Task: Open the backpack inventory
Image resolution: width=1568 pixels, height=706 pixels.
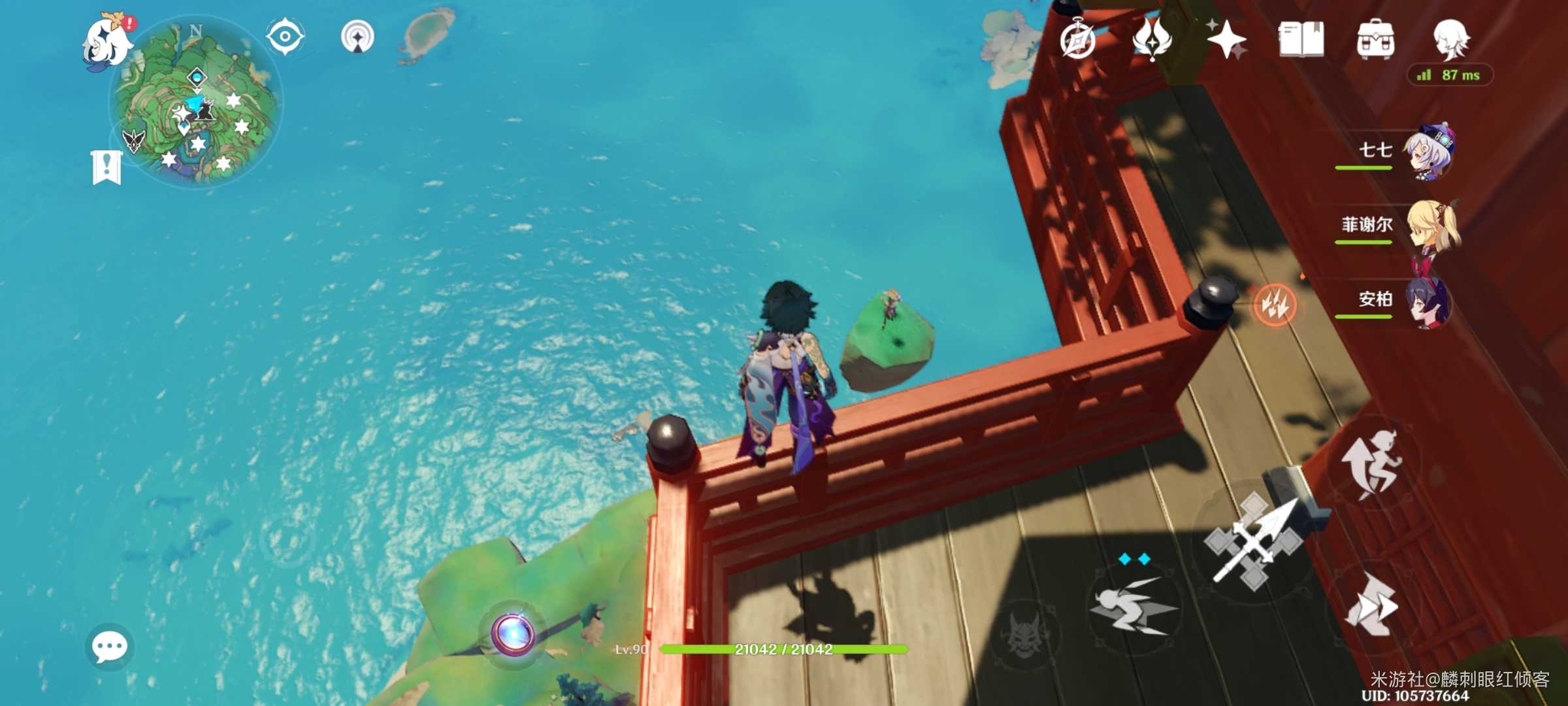Action: point(1375,40)
